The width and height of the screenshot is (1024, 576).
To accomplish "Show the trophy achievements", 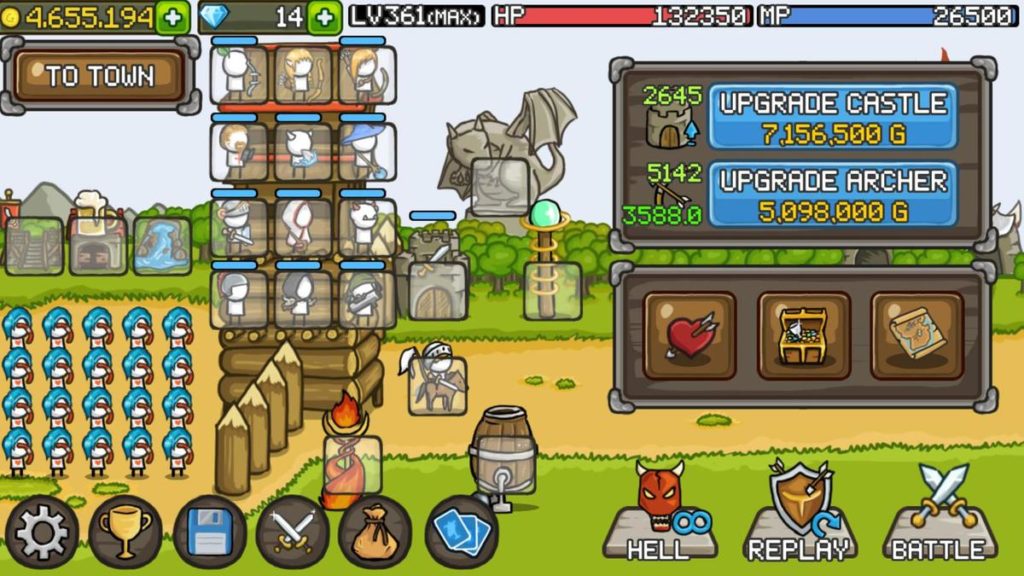I will click(125, 532).
